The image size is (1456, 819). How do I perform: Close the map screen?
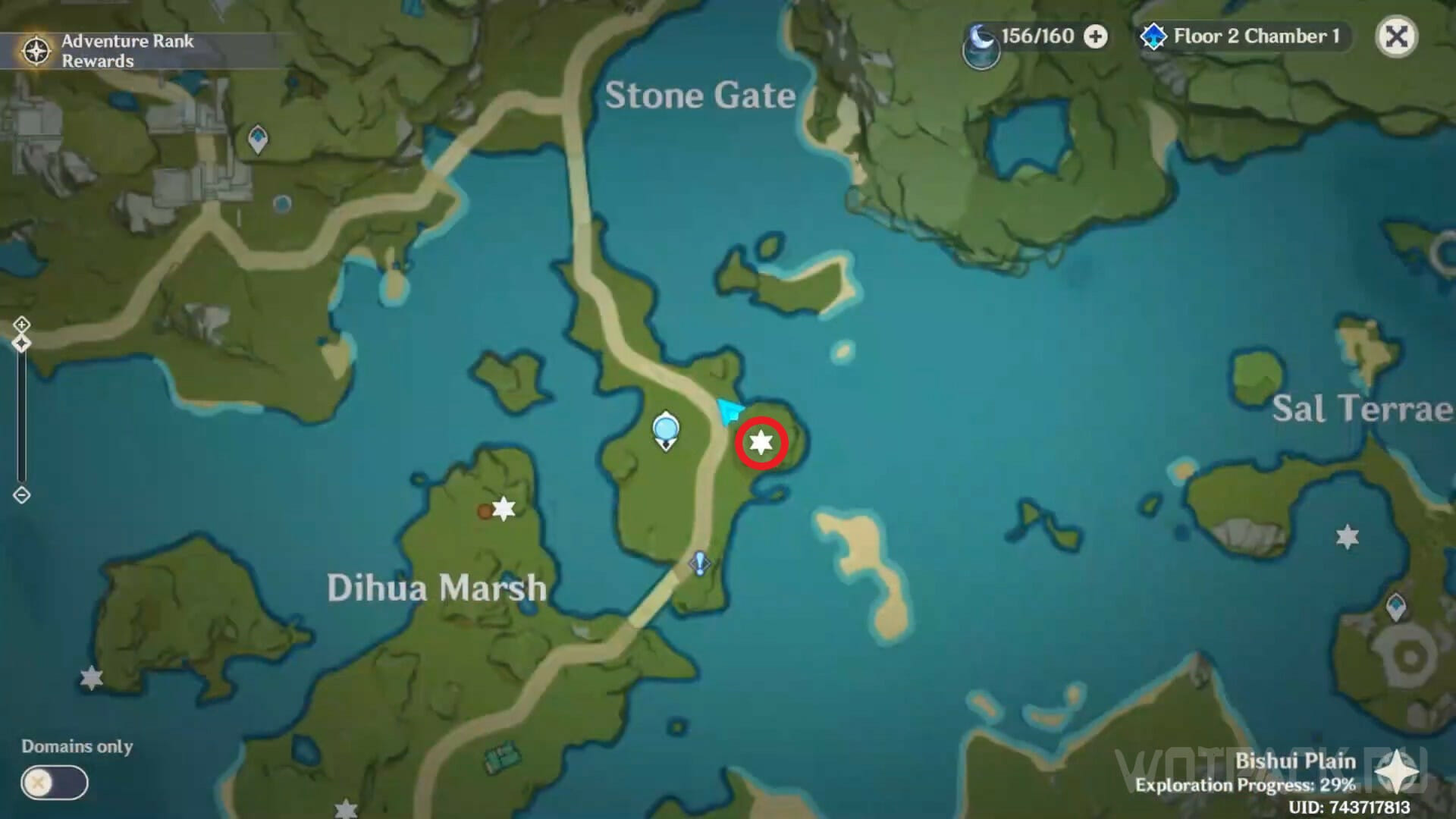pos(1396,36)
